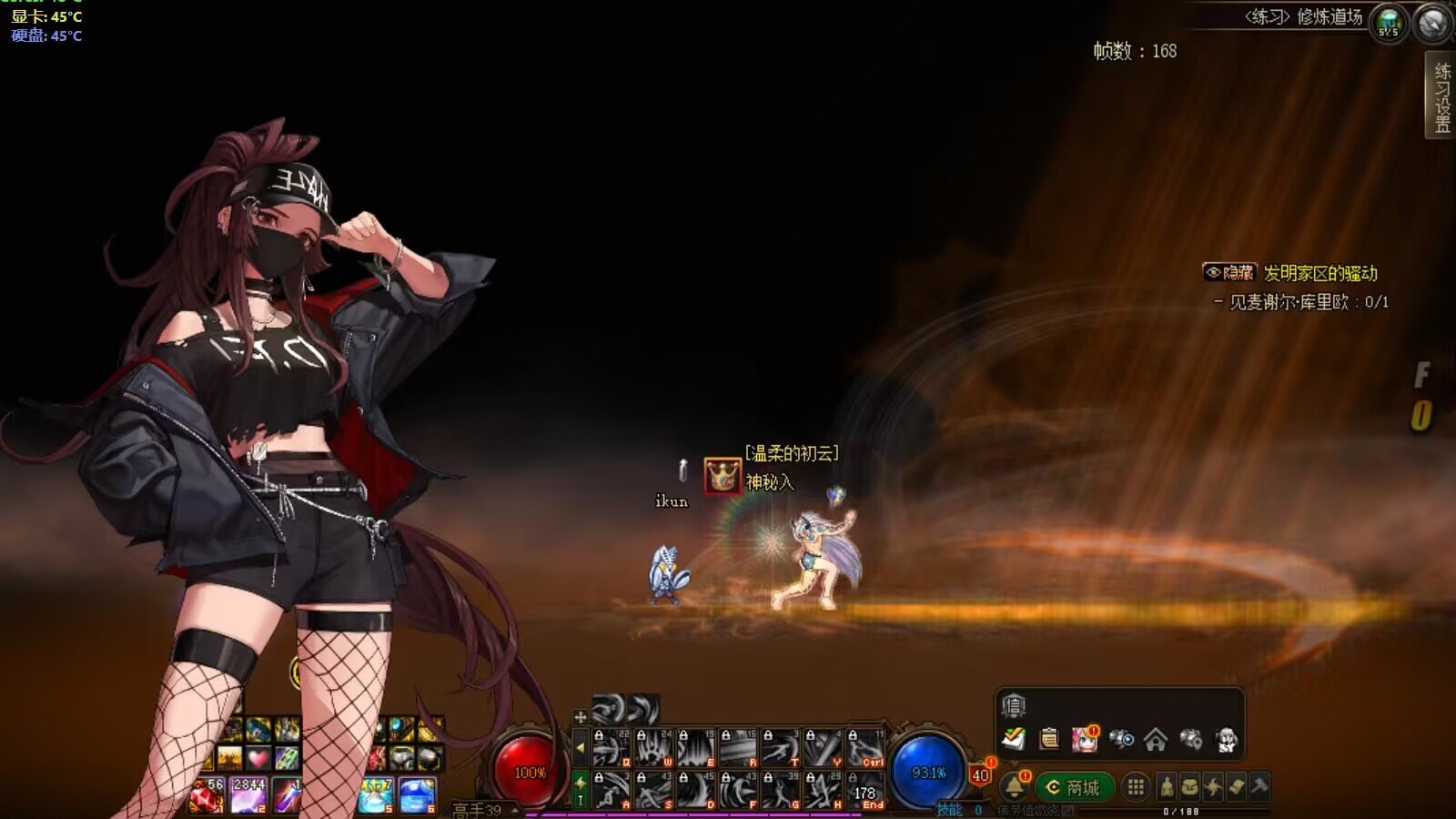Screen dimensions: 1456x819
Task: Use the red gem consumable with count 56
Action: click(x=207, y=794)
